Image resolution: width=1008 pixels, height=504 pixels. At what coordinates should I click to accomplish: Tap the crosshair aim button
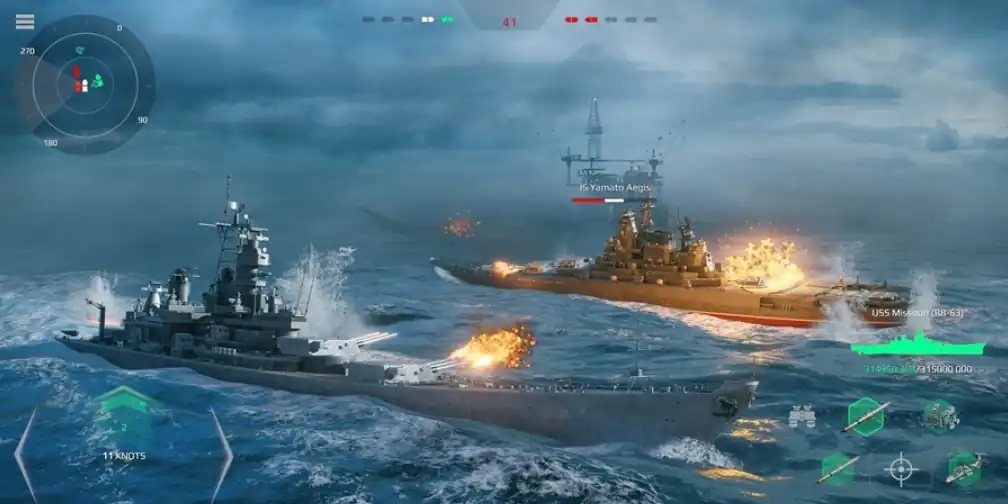coord(900,468)
